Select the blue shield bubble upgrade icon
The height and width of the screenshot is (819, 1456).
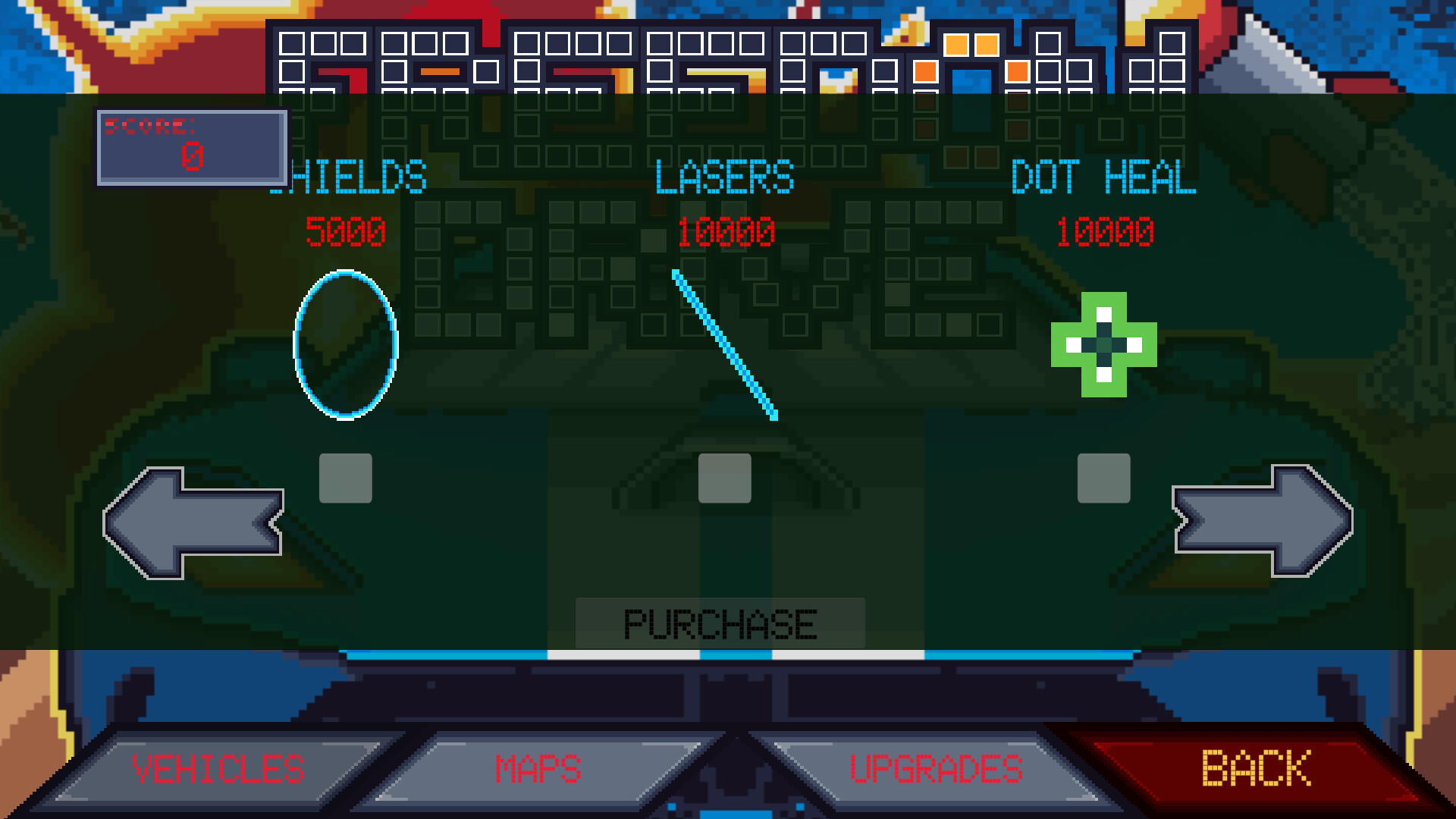(346, 345)
